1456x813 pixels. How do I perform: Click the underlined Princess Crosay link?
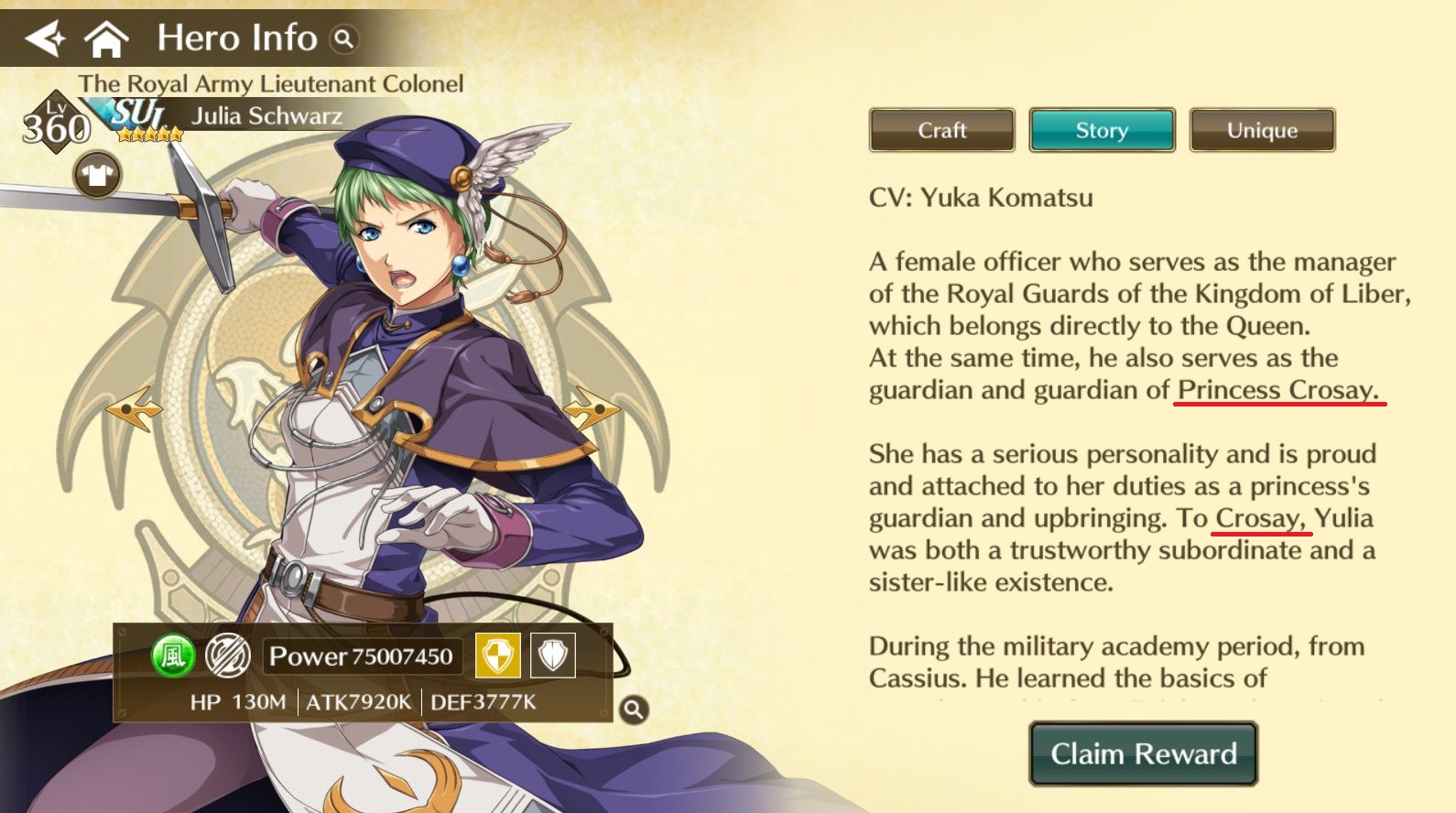[x=1277, y=390]
